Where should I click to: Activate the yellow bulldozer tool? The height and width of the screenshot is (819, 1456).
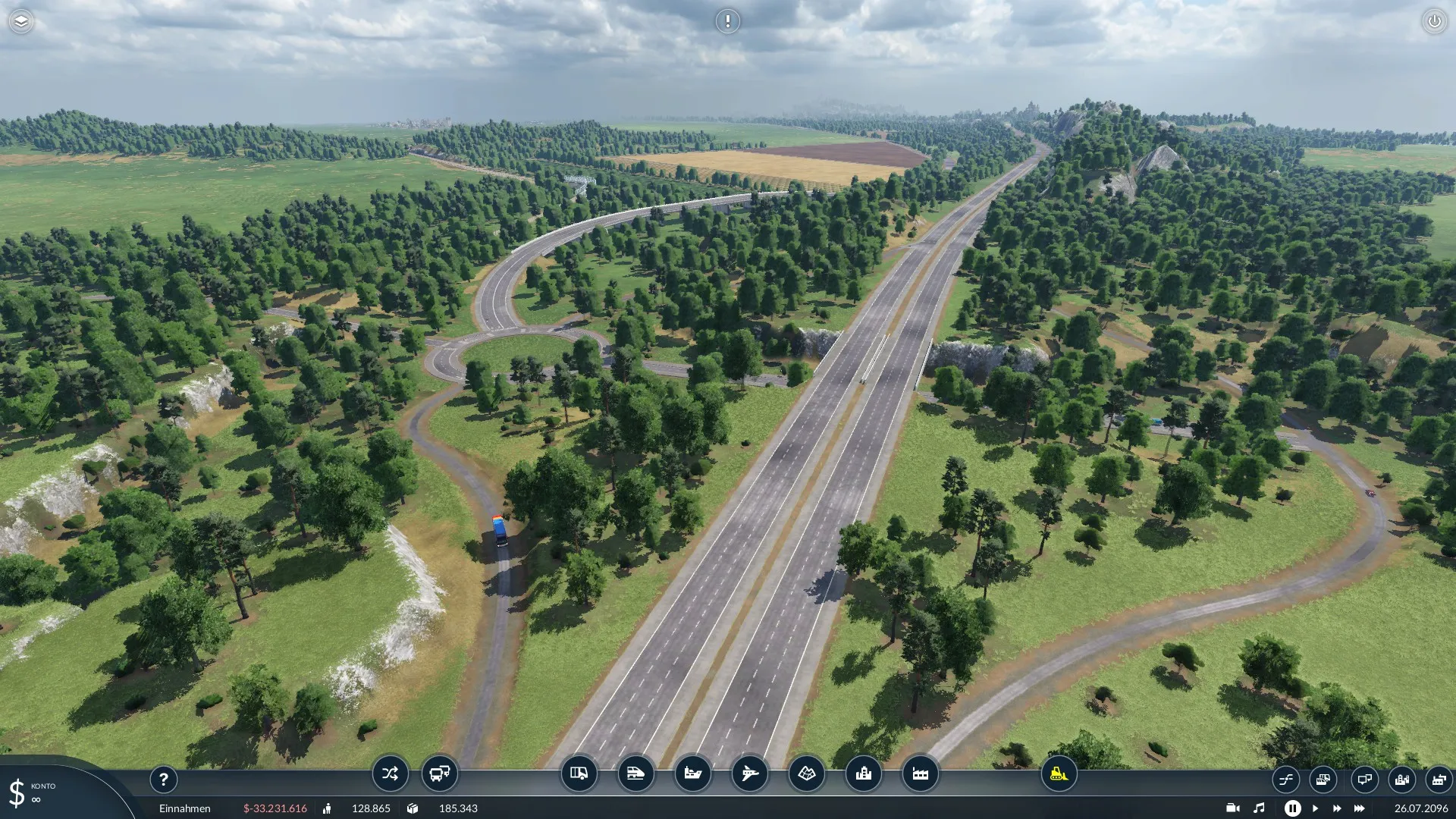[x=1059, y=773]
